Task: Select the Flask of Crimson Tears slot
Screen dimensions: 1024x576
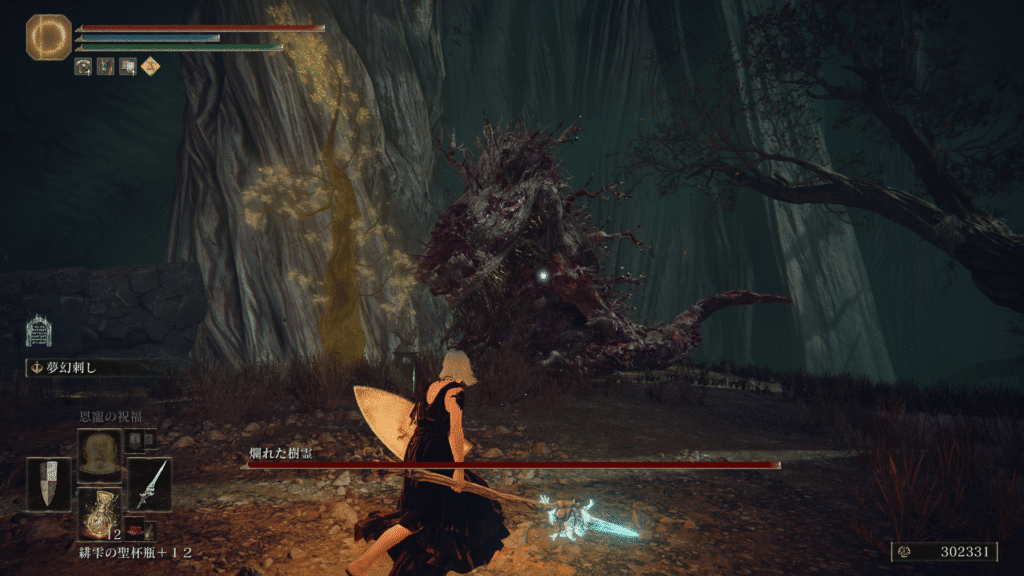Action: (x=99, y=512)
